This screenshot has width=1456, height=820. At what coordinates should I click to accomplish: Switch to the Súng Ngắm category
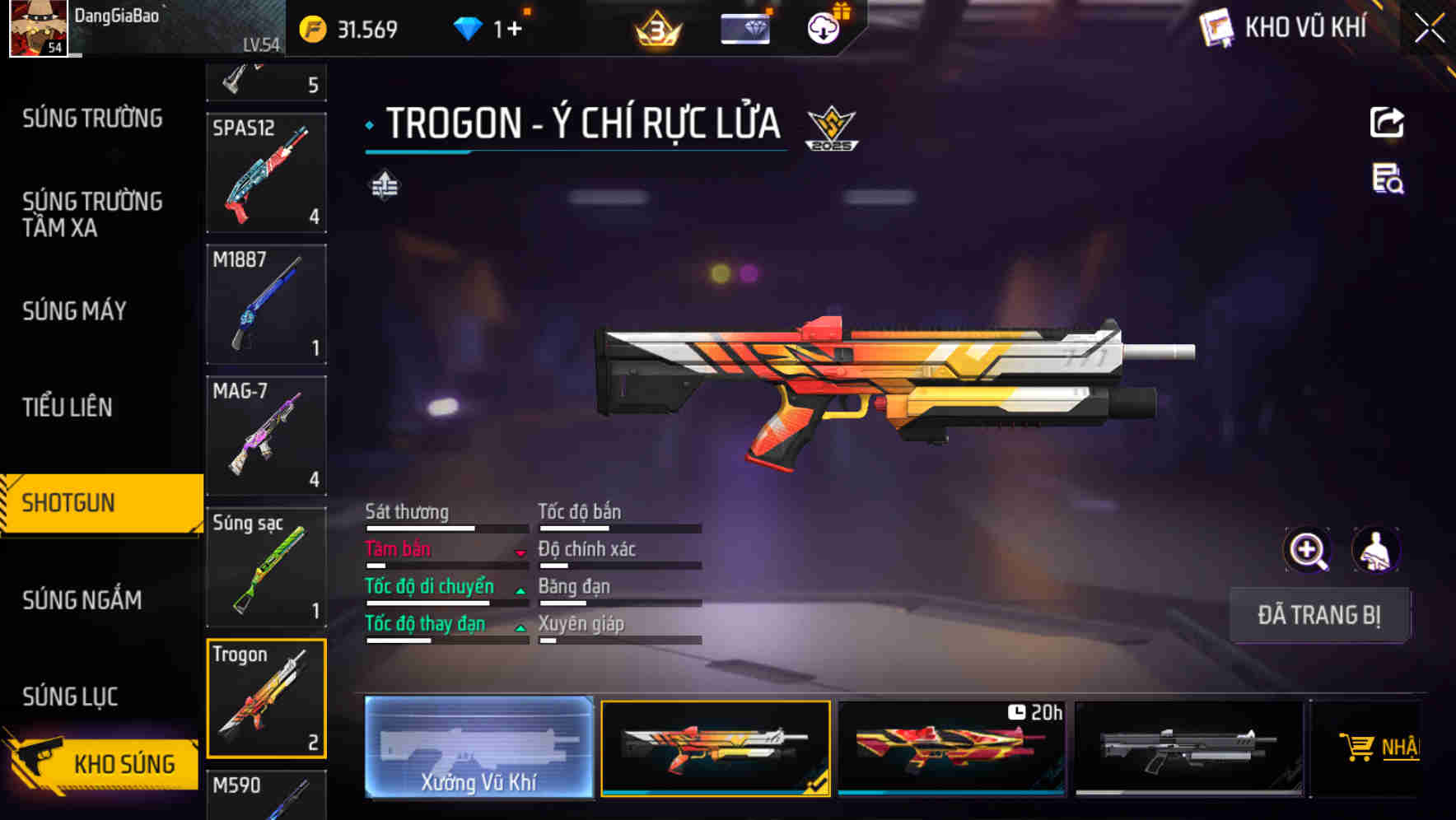[x=82, y=600]
